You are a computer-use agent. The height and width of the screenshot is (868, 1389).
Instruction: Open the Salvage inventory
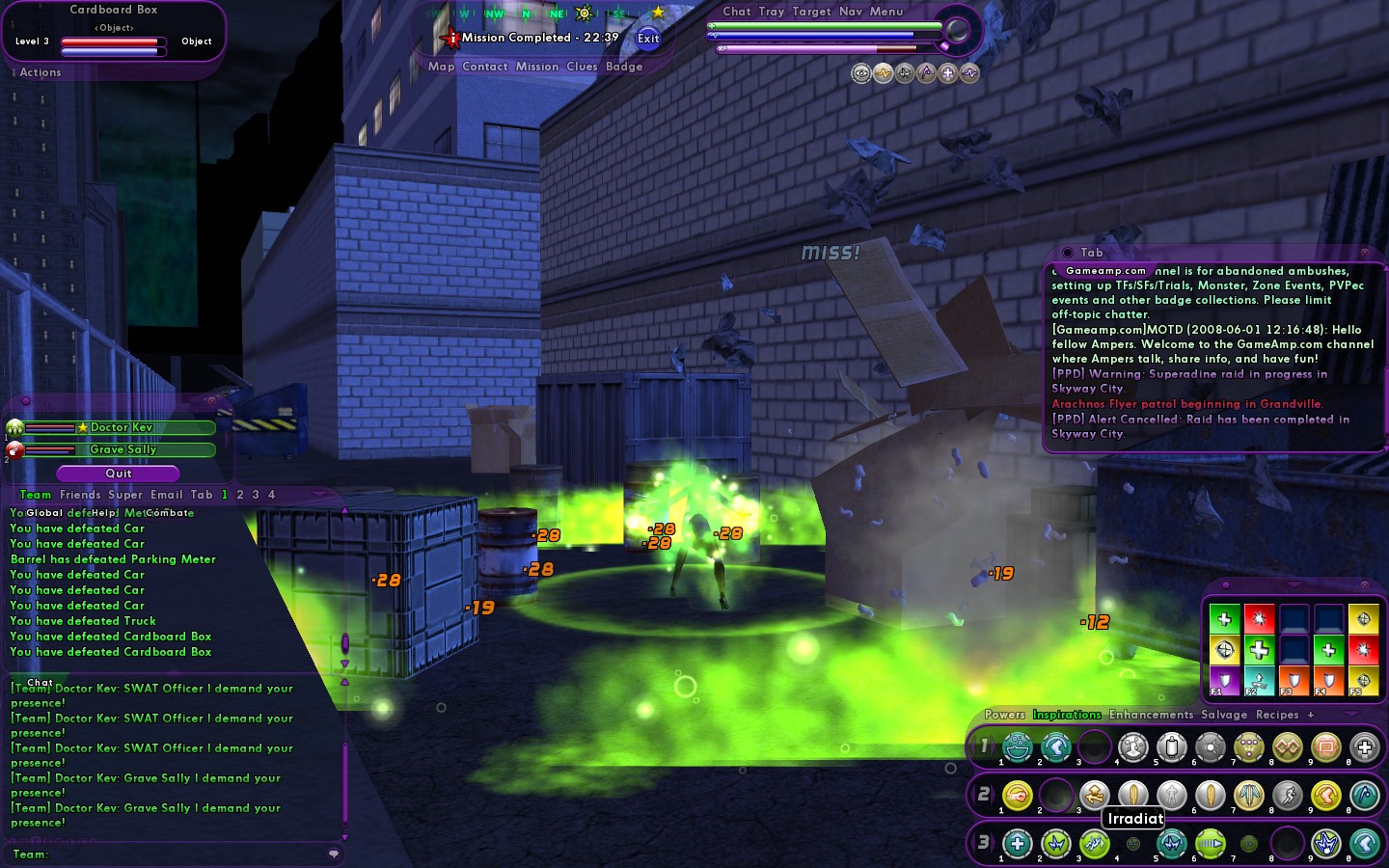click(1224, 715)
